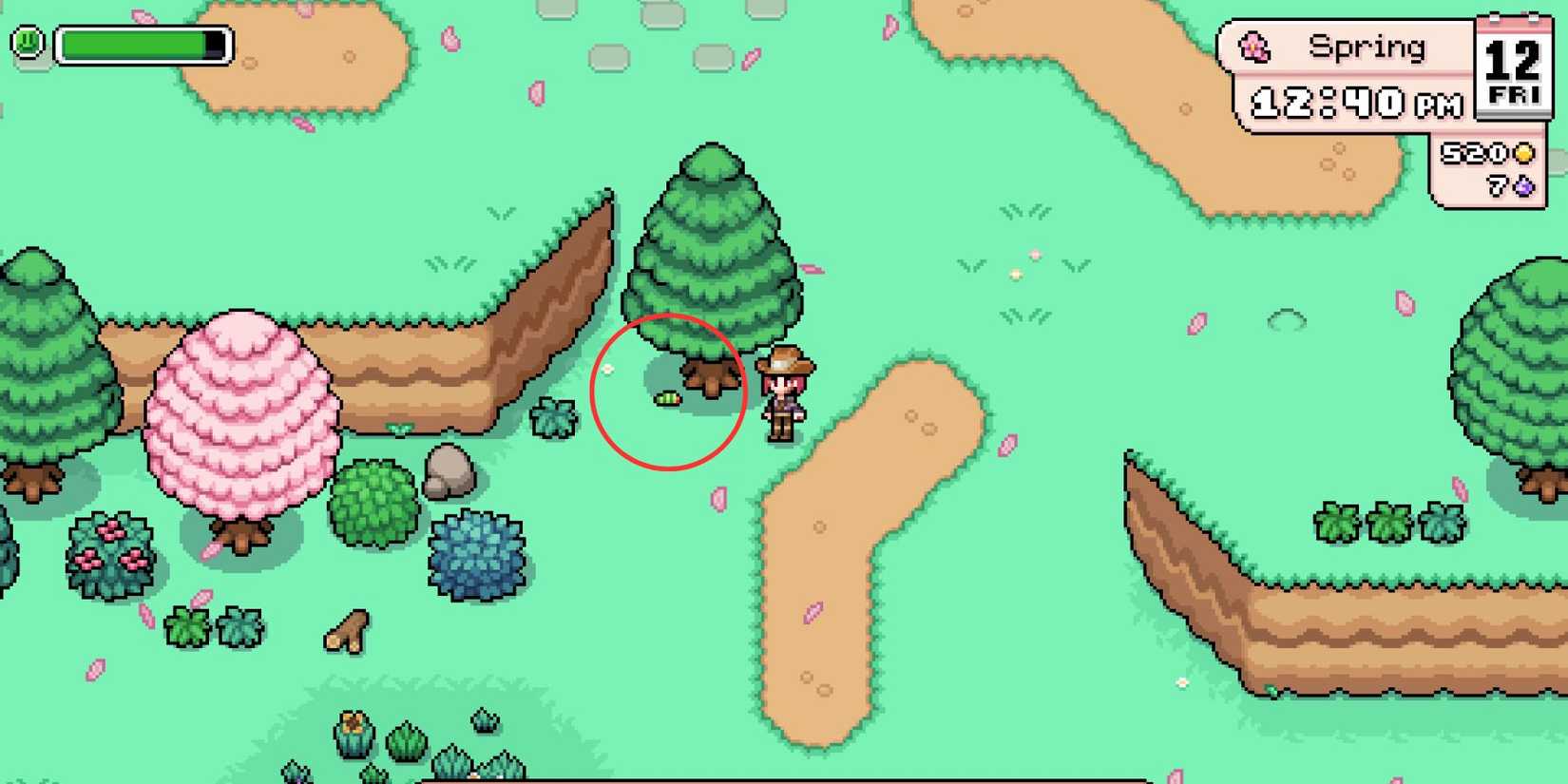Click the purple gem currency icon
The width and height of the screenshot is (1568, 784).
click(x=1525, y=188)
